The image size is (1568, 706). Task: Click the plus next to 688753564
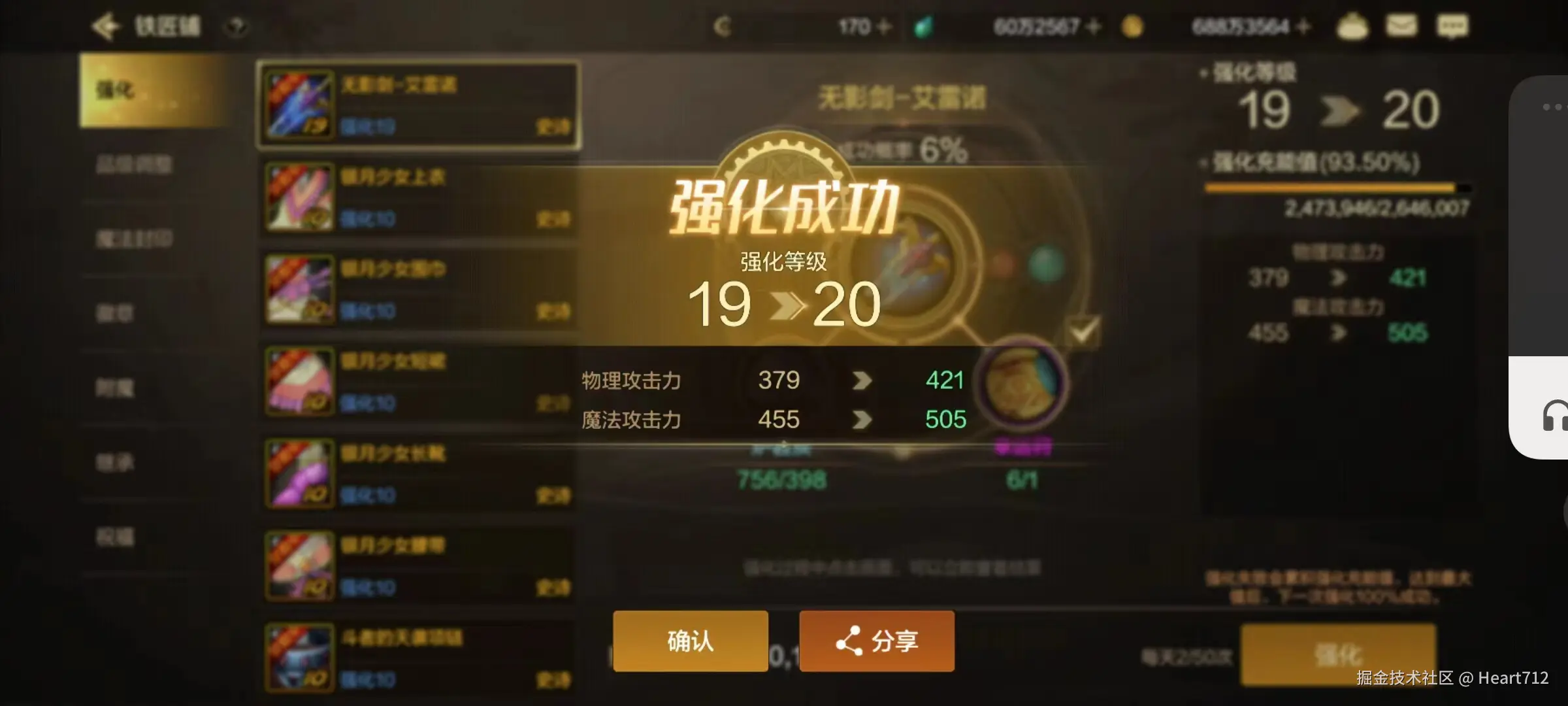1301,26
